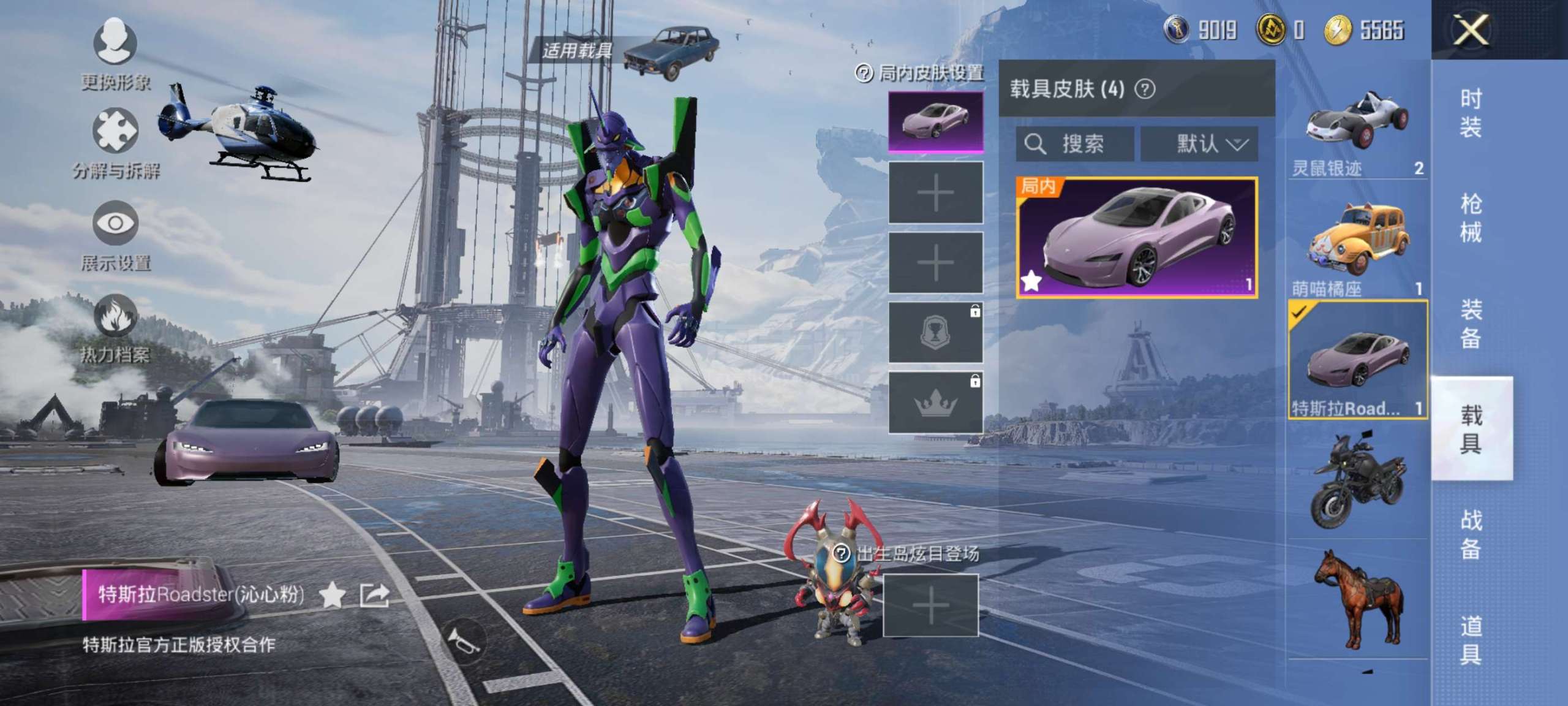Show help for 局内皮肤设置
The height and width of the screenshot is (706, 1568).
[864, 74]
